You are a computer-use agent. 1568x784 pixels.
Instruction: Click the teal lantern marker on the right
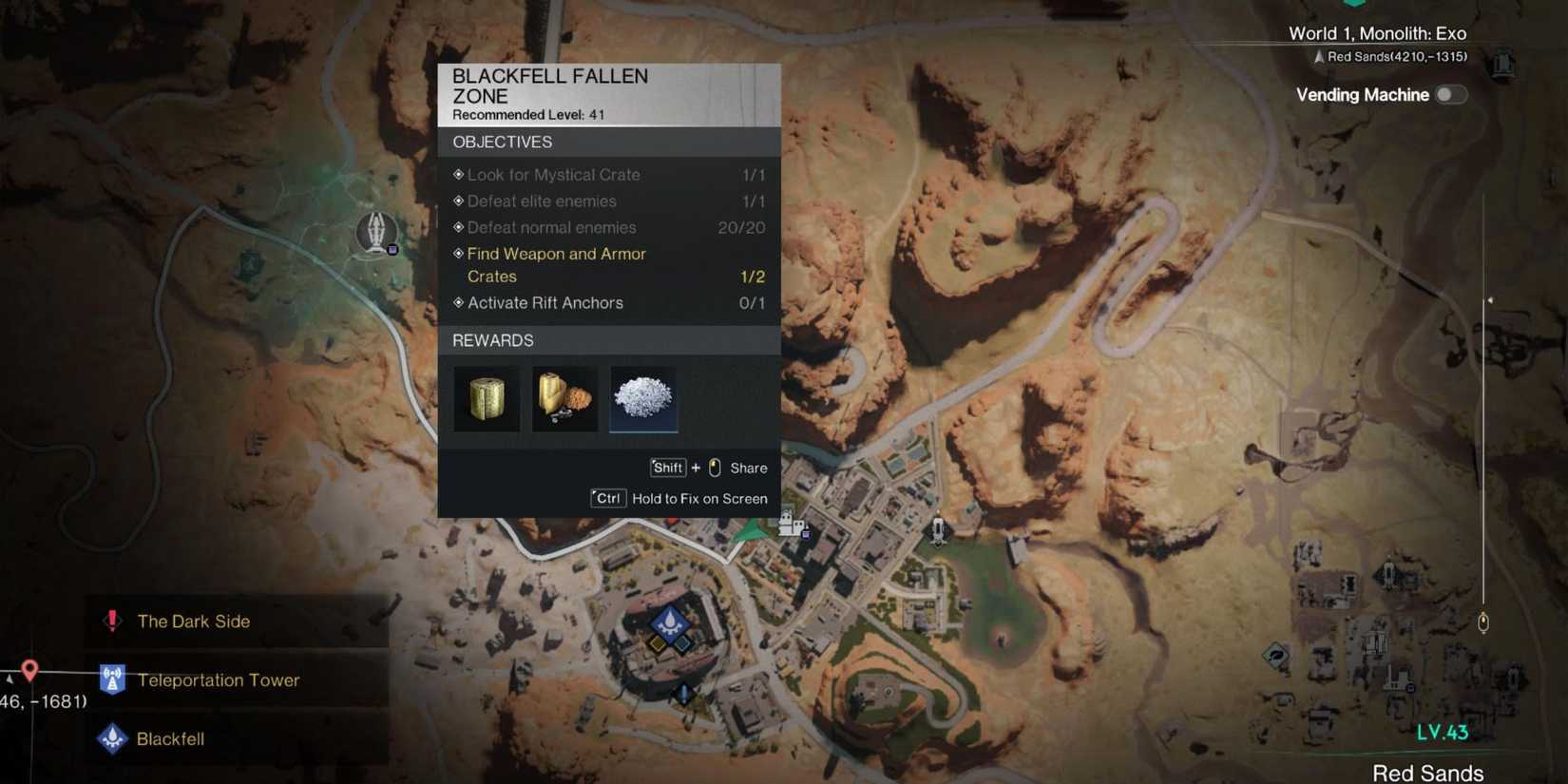(1482, 621)
